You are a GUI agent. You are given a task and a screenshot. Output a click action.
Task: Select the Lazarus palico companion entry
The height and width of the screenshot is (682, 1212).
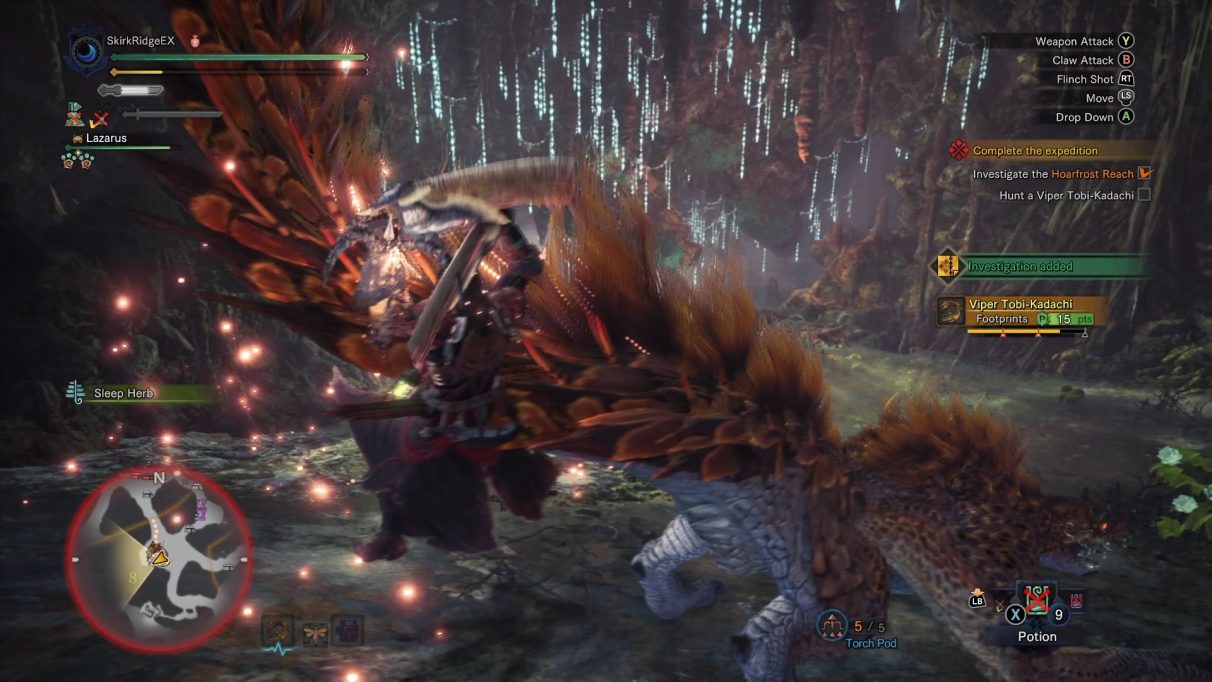click(x=105, y=138)
